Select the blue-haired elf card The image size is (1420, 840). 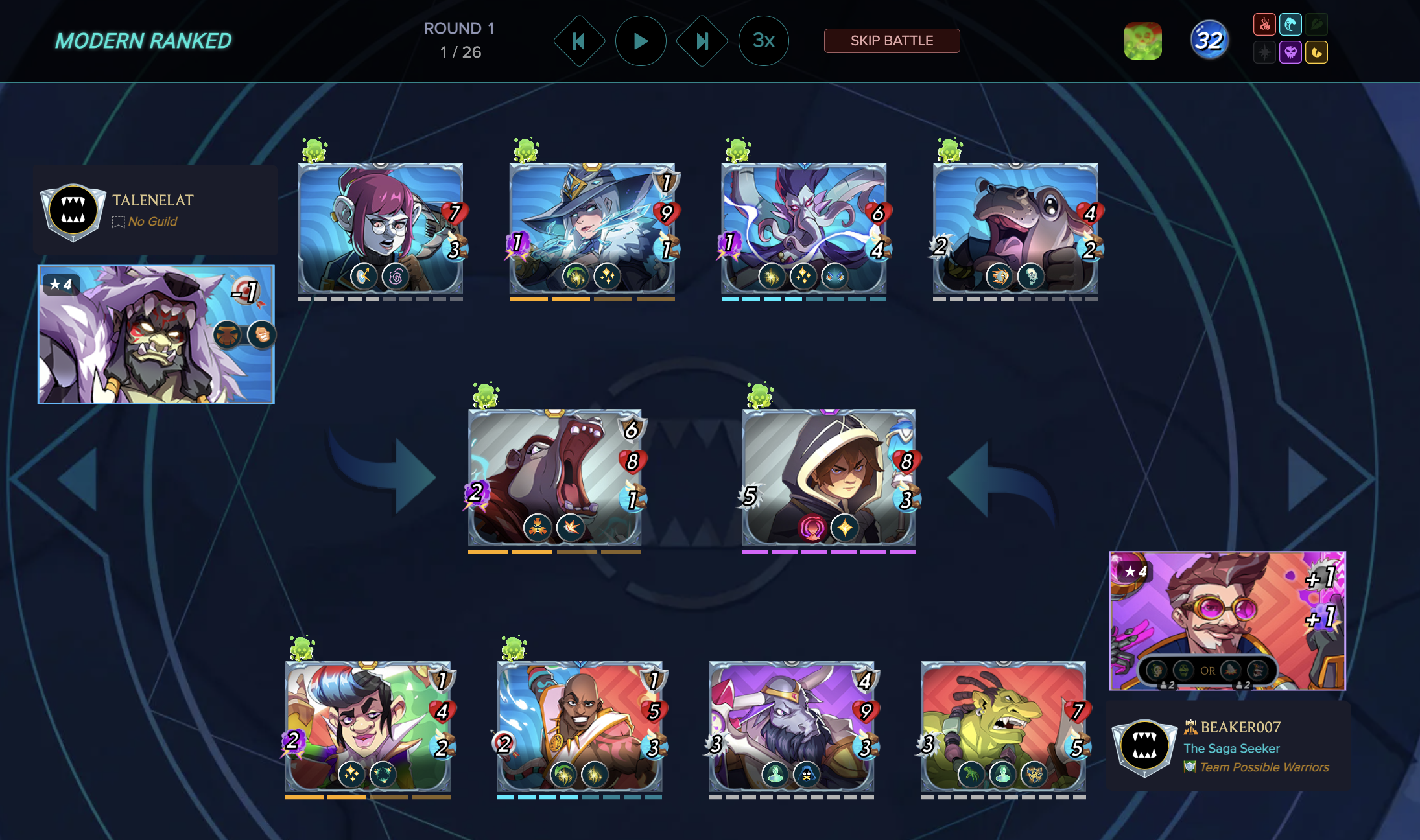click(x=368, y=726)
